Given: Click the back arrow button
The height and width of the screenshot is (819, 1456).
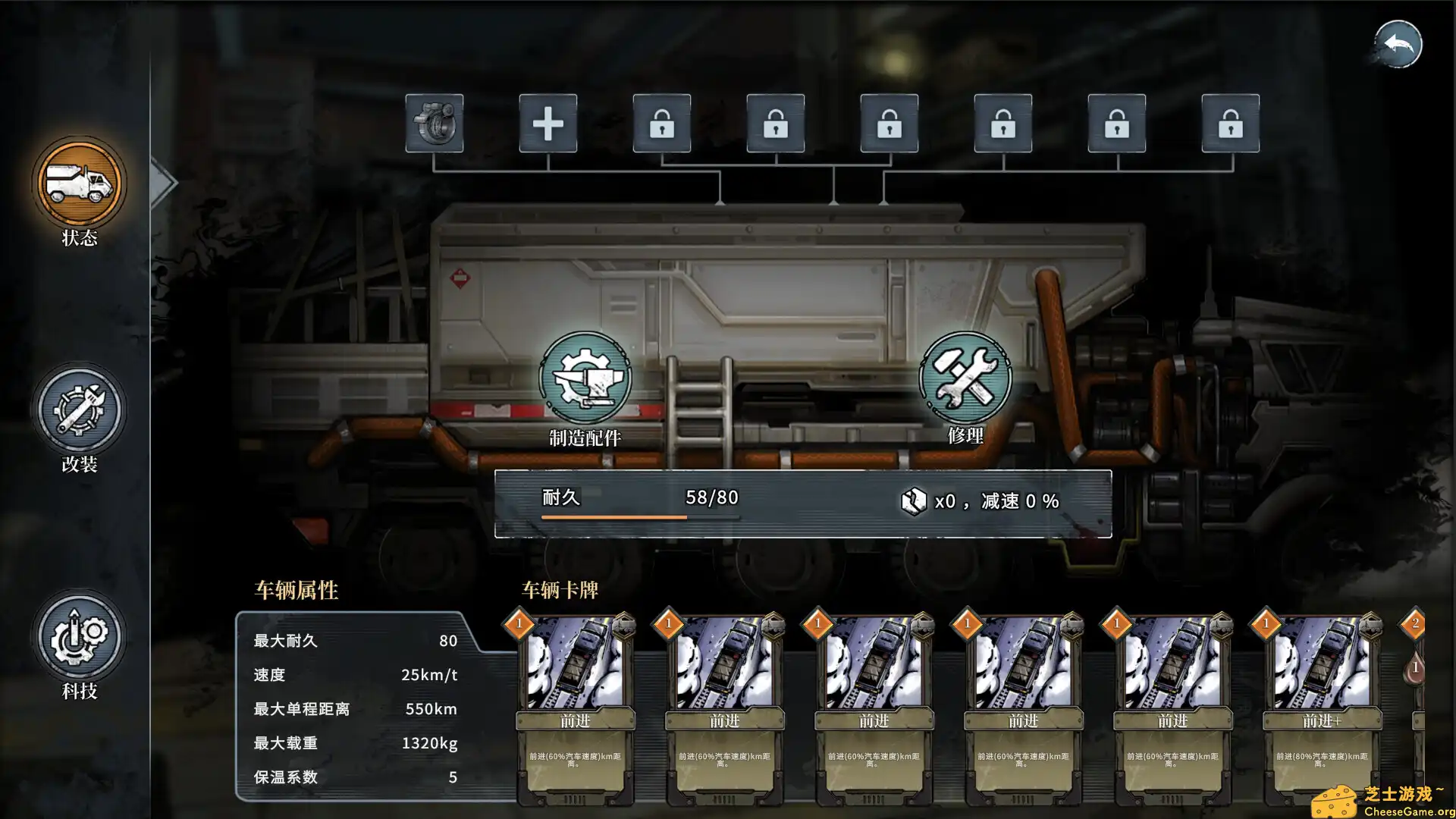Looking at the screenshot, I should (1399, 43).
